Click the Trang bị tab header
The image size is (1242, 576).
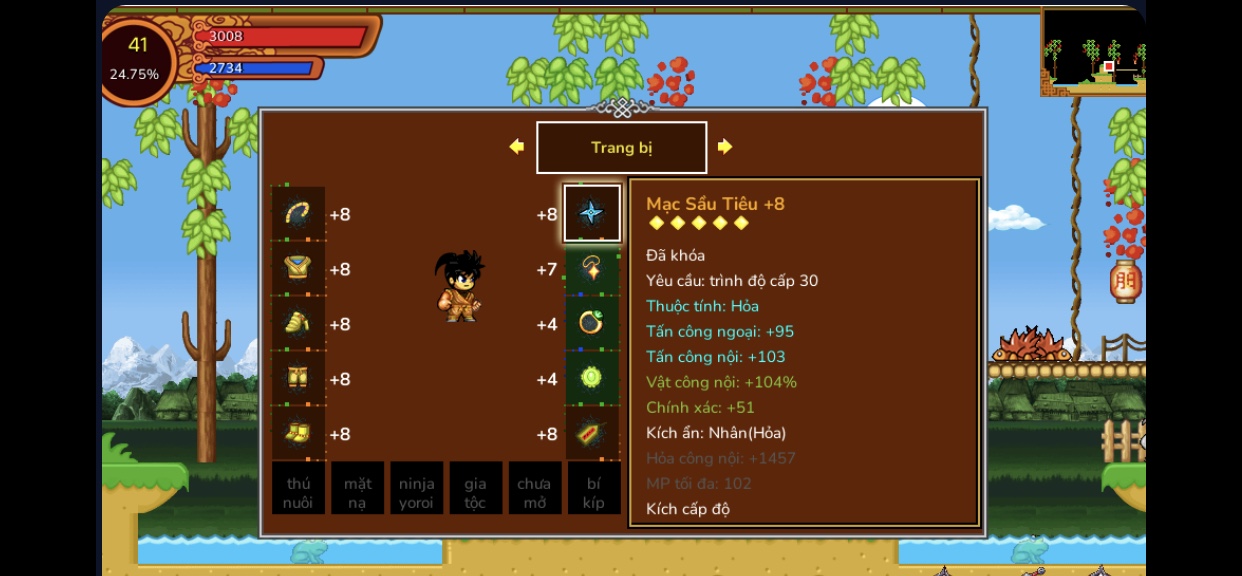[x=621, y=148]
